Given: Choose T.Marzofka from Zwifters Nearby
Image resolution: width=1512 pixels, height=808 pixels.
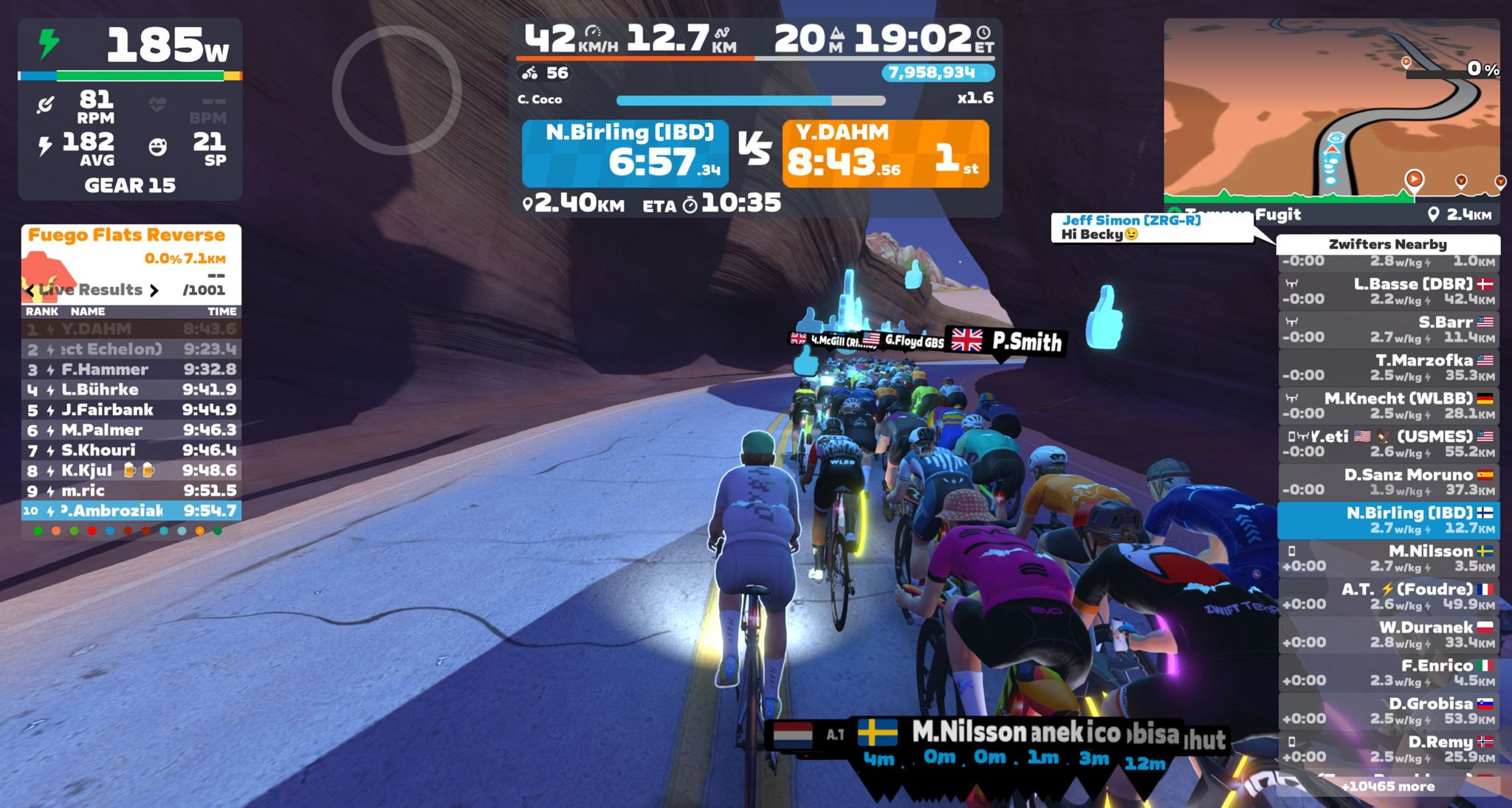Looking at the screenshot, I should tap(1388, 367).
